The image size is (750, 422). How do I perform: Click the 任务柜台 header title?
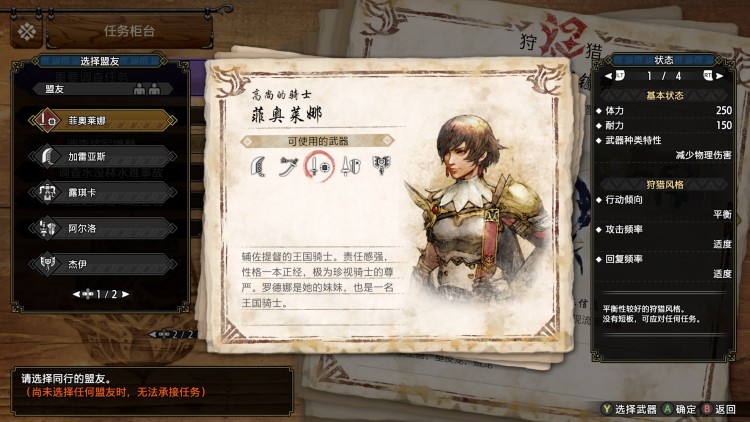click(130, 30)
